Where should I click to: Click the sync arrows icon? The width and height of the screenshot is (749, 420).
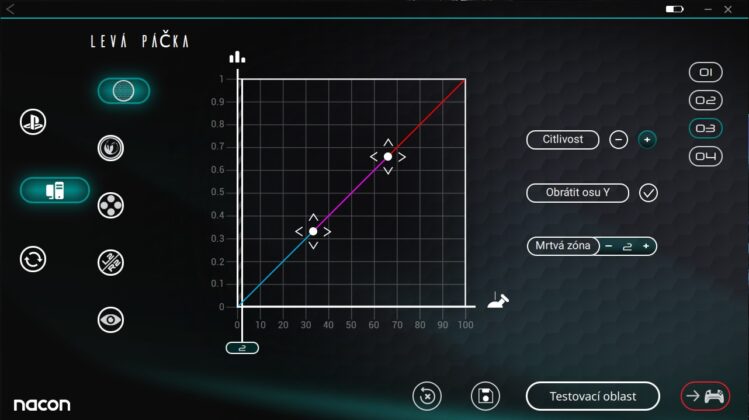(33, 260)
